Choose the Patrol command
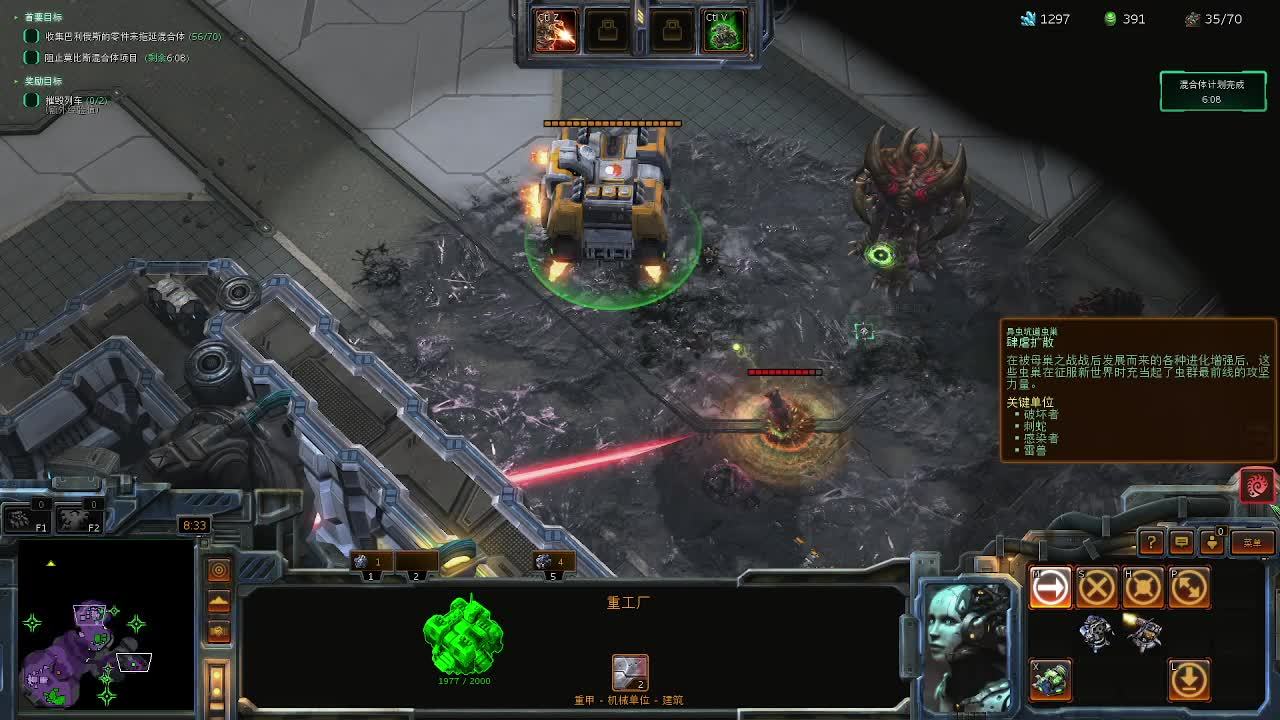Screen dimensions: 1280x720 coord(1188,588)
